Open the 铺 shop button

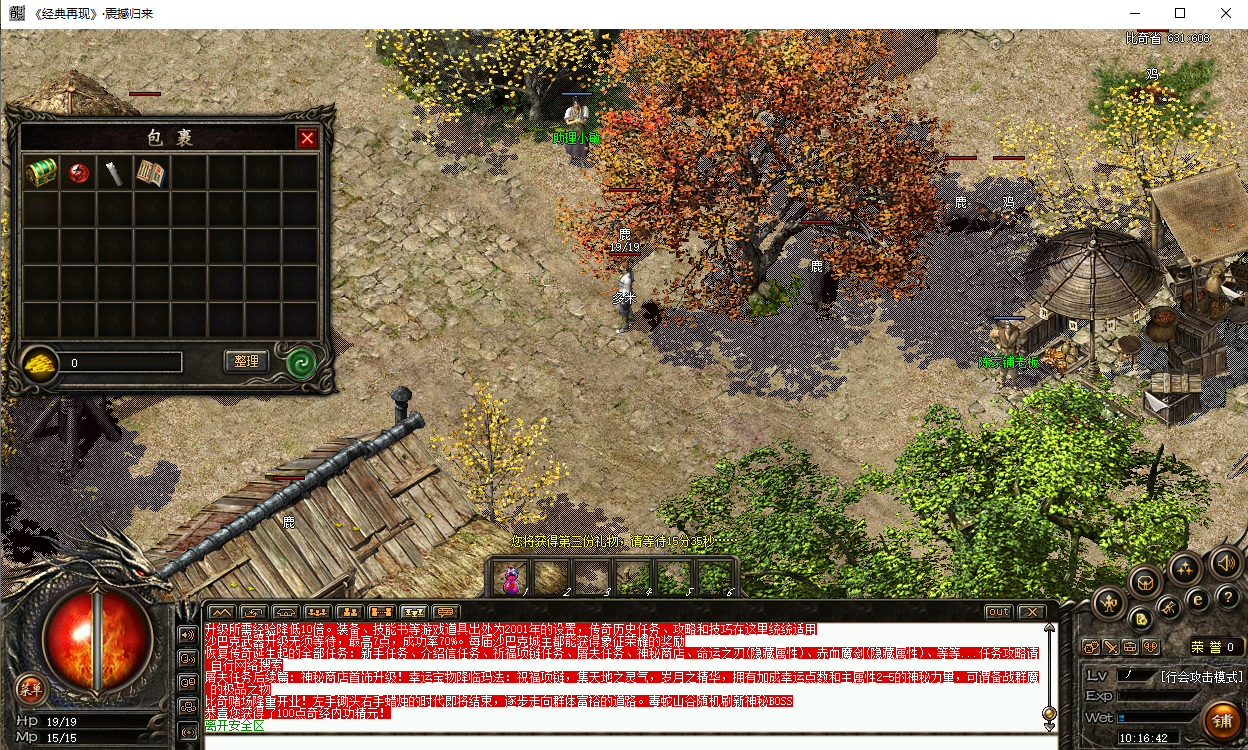tap(1222, 719)
